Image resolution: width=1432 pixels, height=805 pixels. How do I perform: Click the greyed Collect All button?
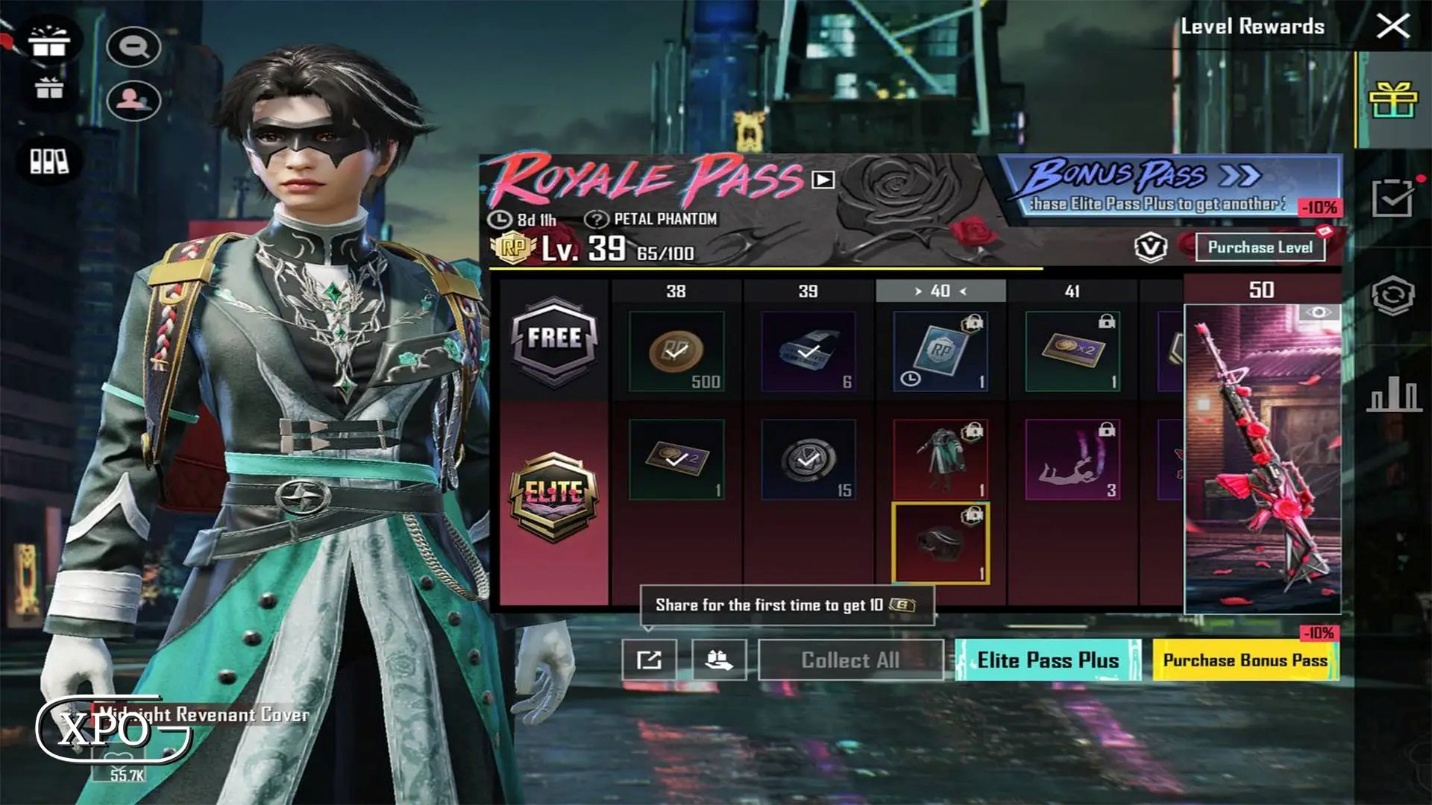point(850,660)
